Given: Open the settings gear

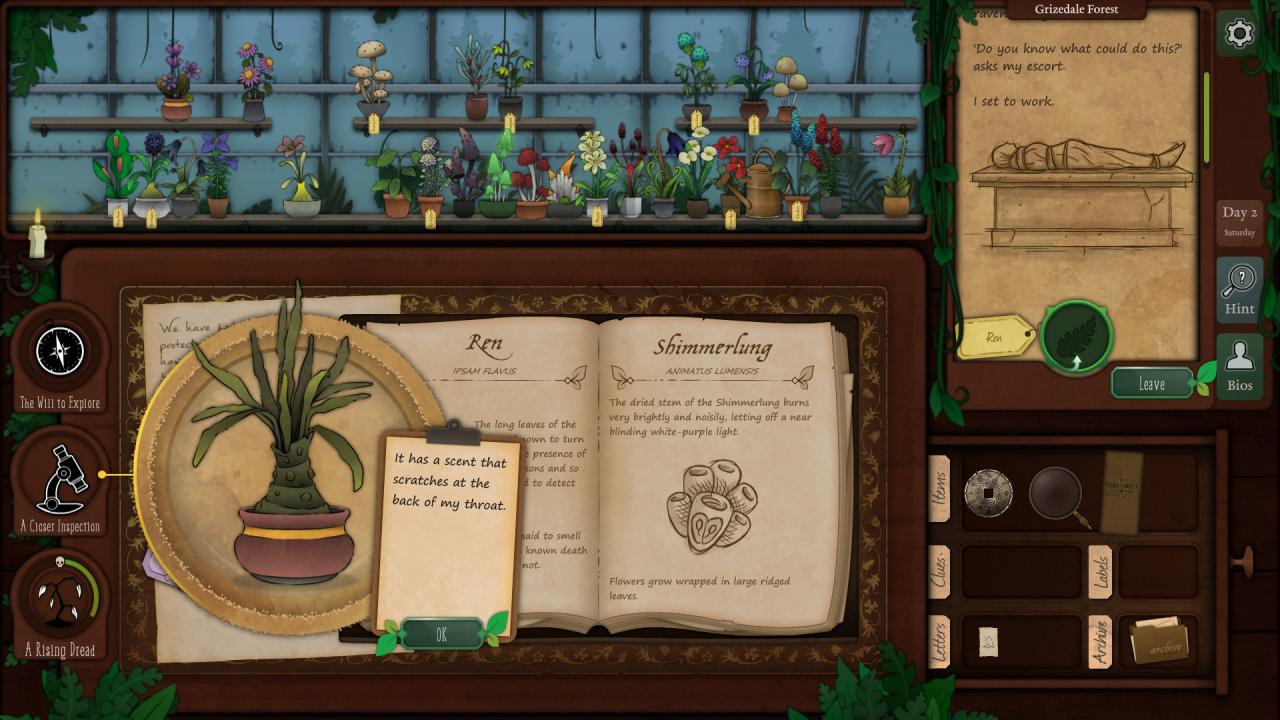Looking at the screenshot, I should tap(1239, 34).
